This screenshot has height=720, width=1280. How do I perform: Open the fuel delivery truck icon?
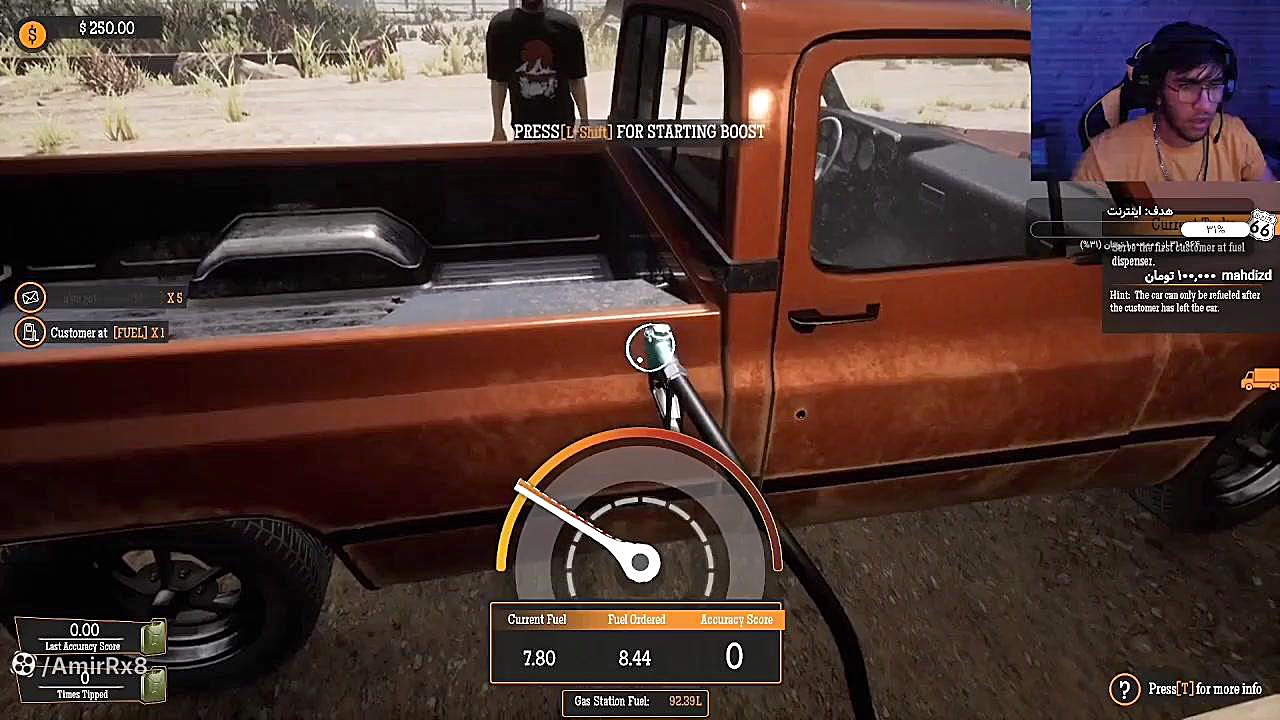tap(1258, 380)
